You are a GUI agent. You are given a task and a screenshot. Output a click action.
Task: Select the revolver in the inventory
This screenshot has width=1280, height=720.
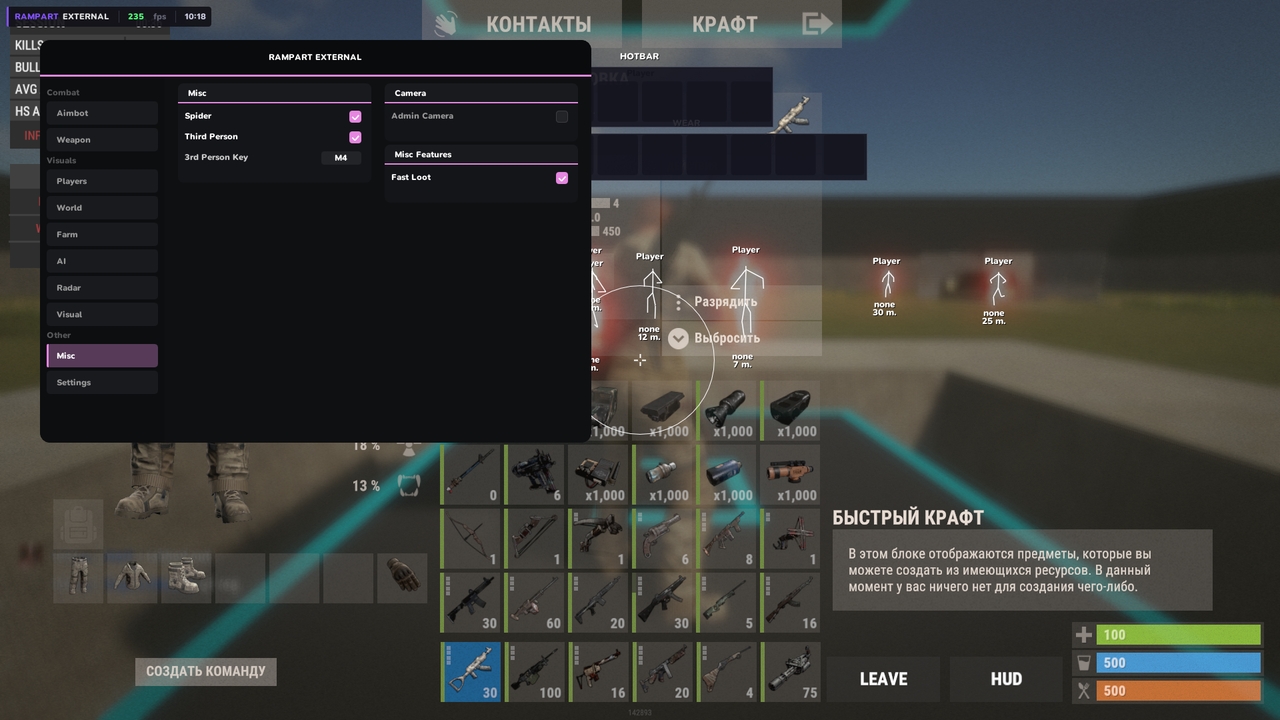tap(663, 537)
